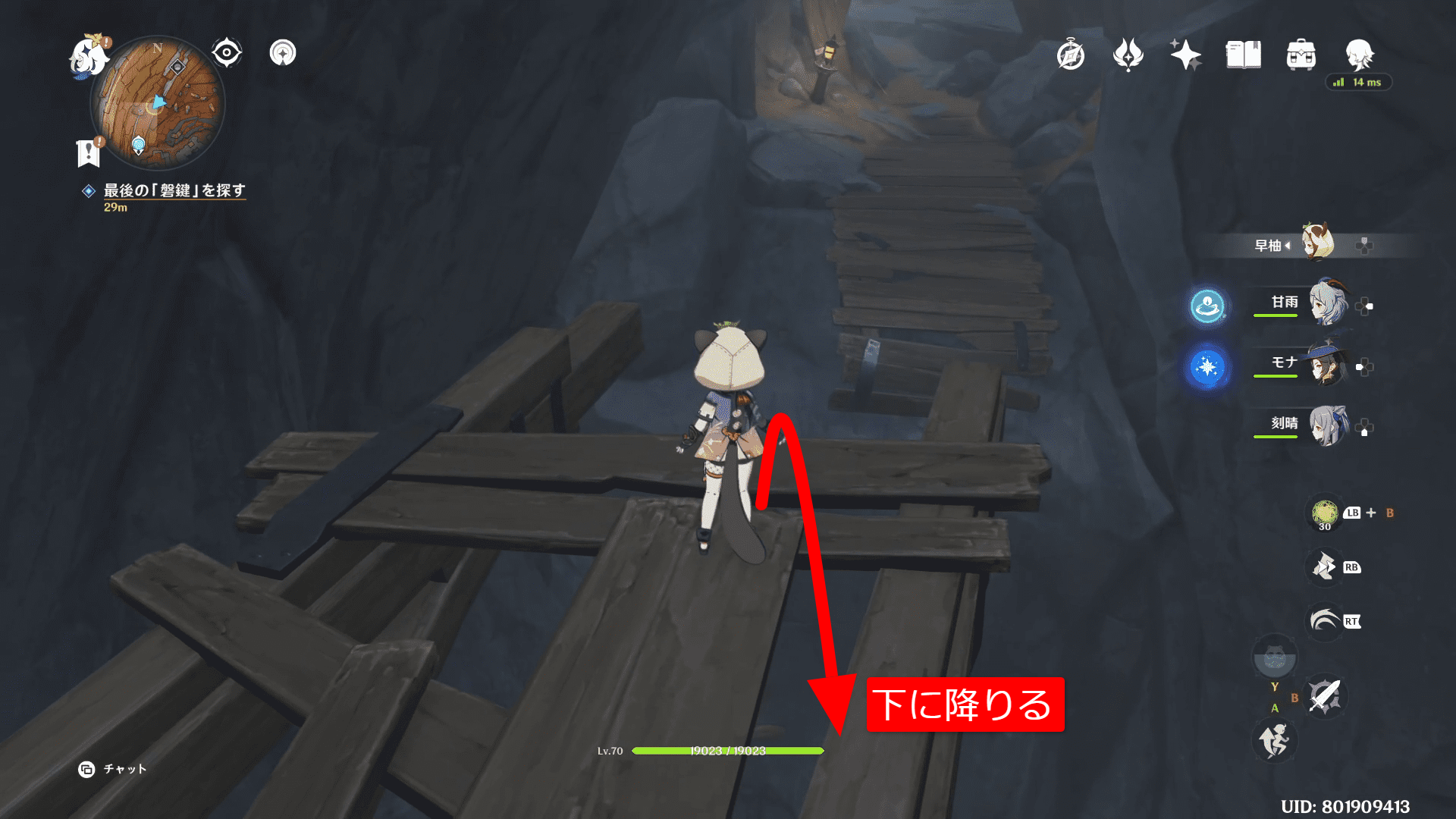Select the tracked quest objective text
Image resolution: width=1456 pixels, height=819 pixels.
coord(174,190)
